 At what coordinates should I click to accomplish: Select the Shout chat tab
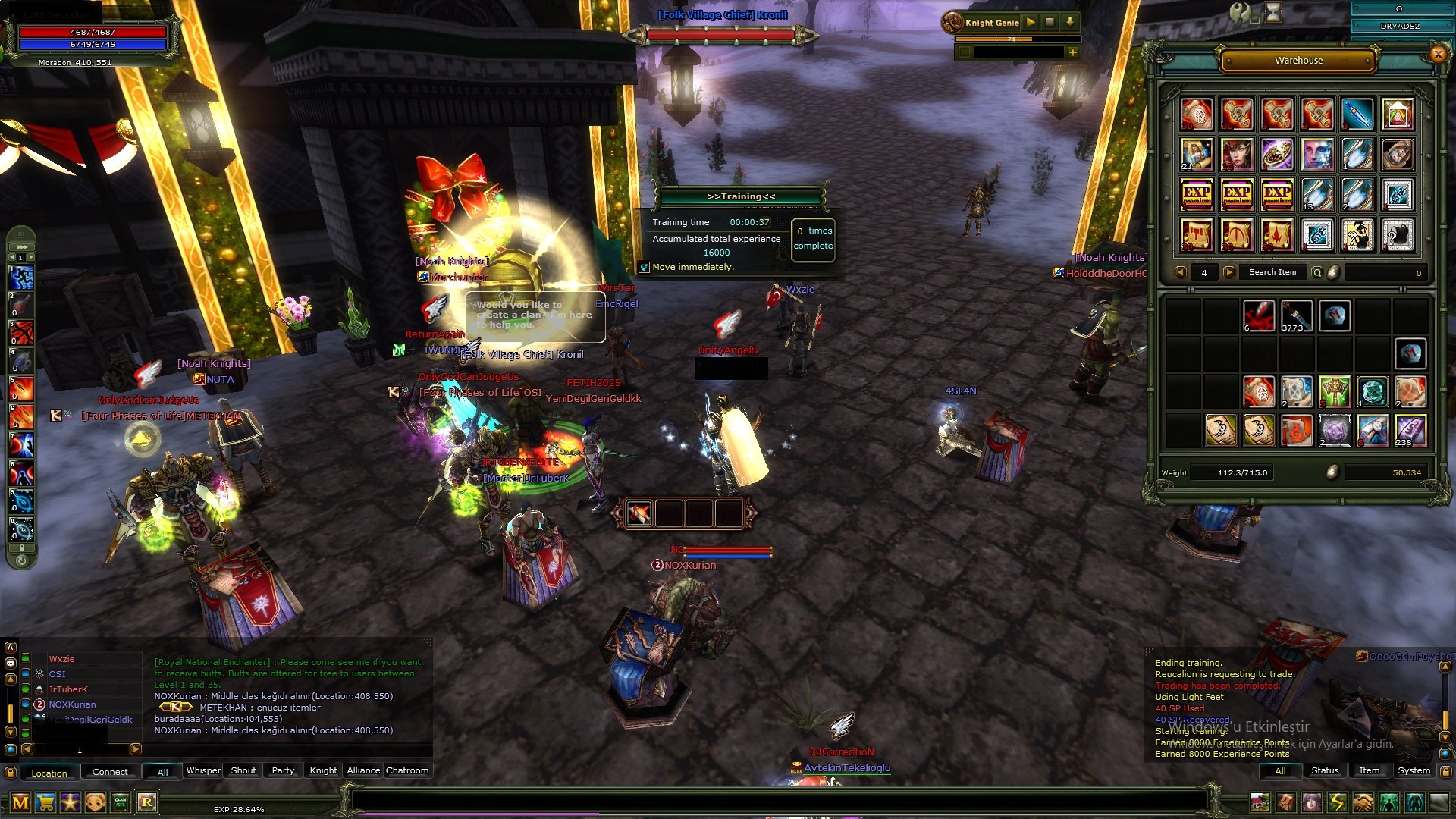coord(243,770)
